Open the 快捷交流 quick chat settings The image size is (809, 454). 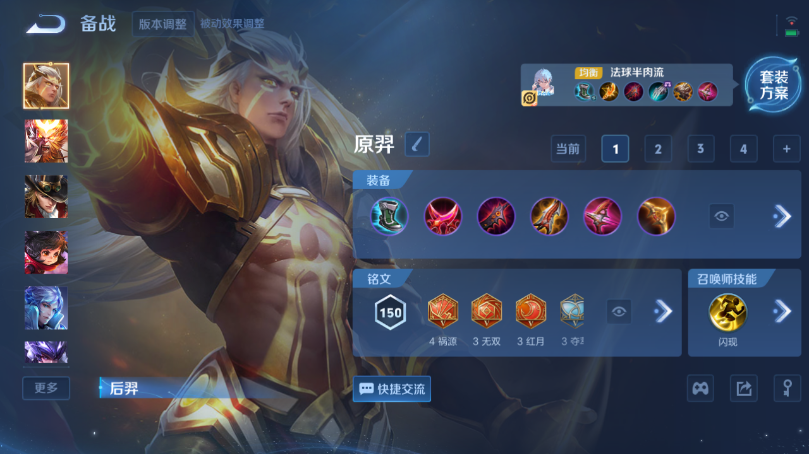(392, 389)
